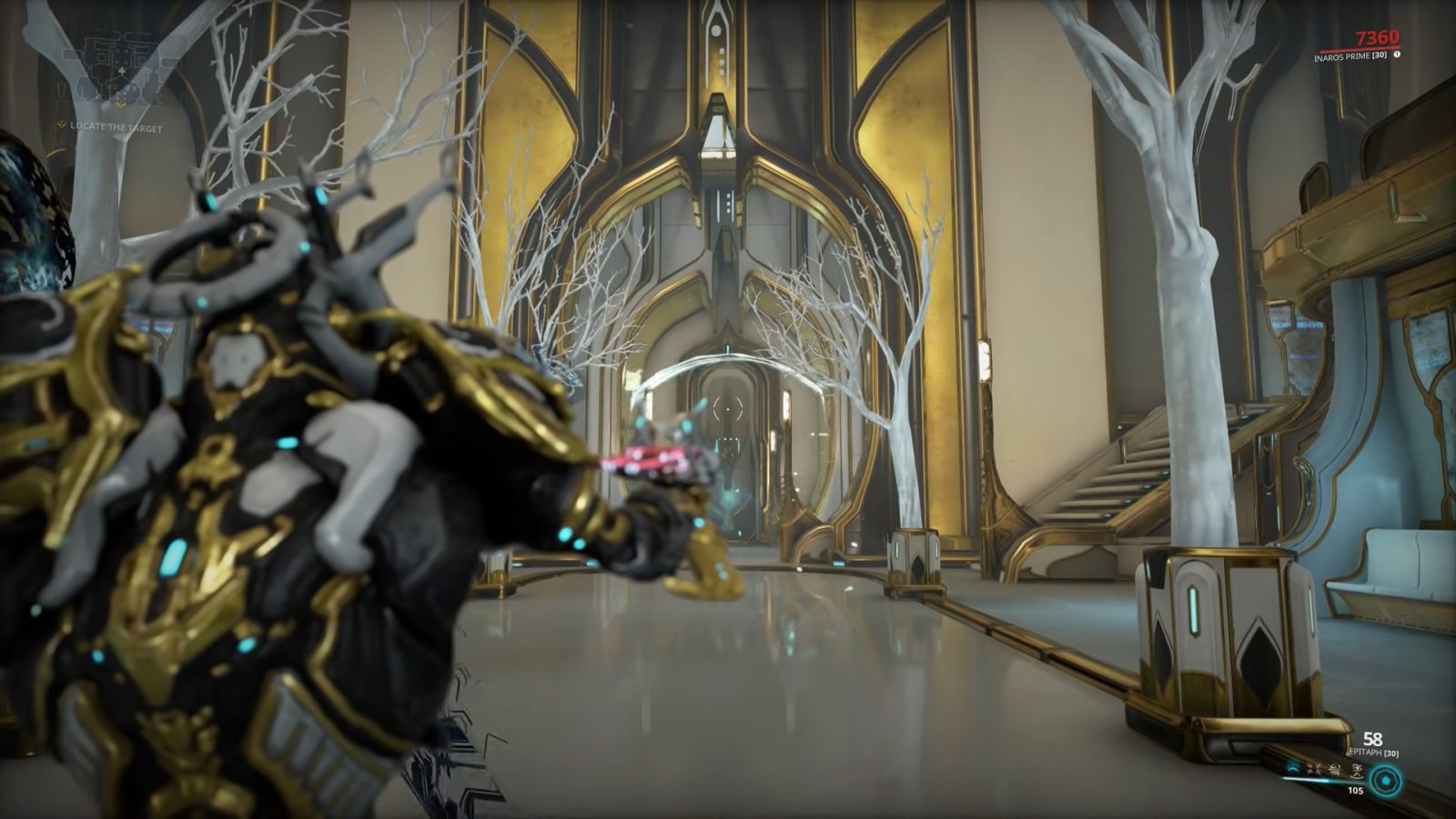The image size is (1456, 819).
Task: Click the circled '1' buff badge near INAROS PRIME
Action: click(x=1397, y=54)
